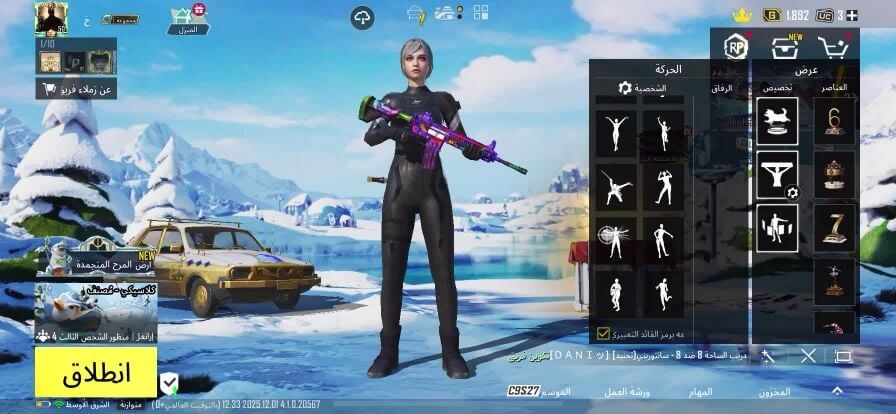Image resolution: width=896 pixels, height=414 pixels.
Task: Add UC with the plus button
Action: [852, 15]
